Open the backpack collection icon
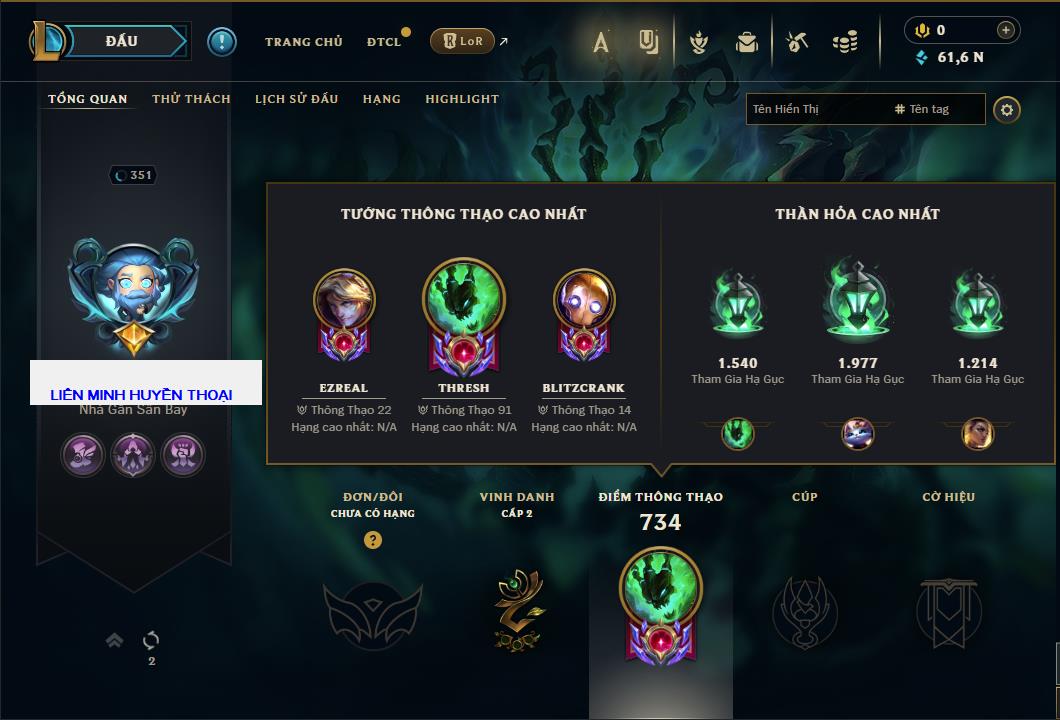The width and height of the screenshot is (1060, 720). 746,42
